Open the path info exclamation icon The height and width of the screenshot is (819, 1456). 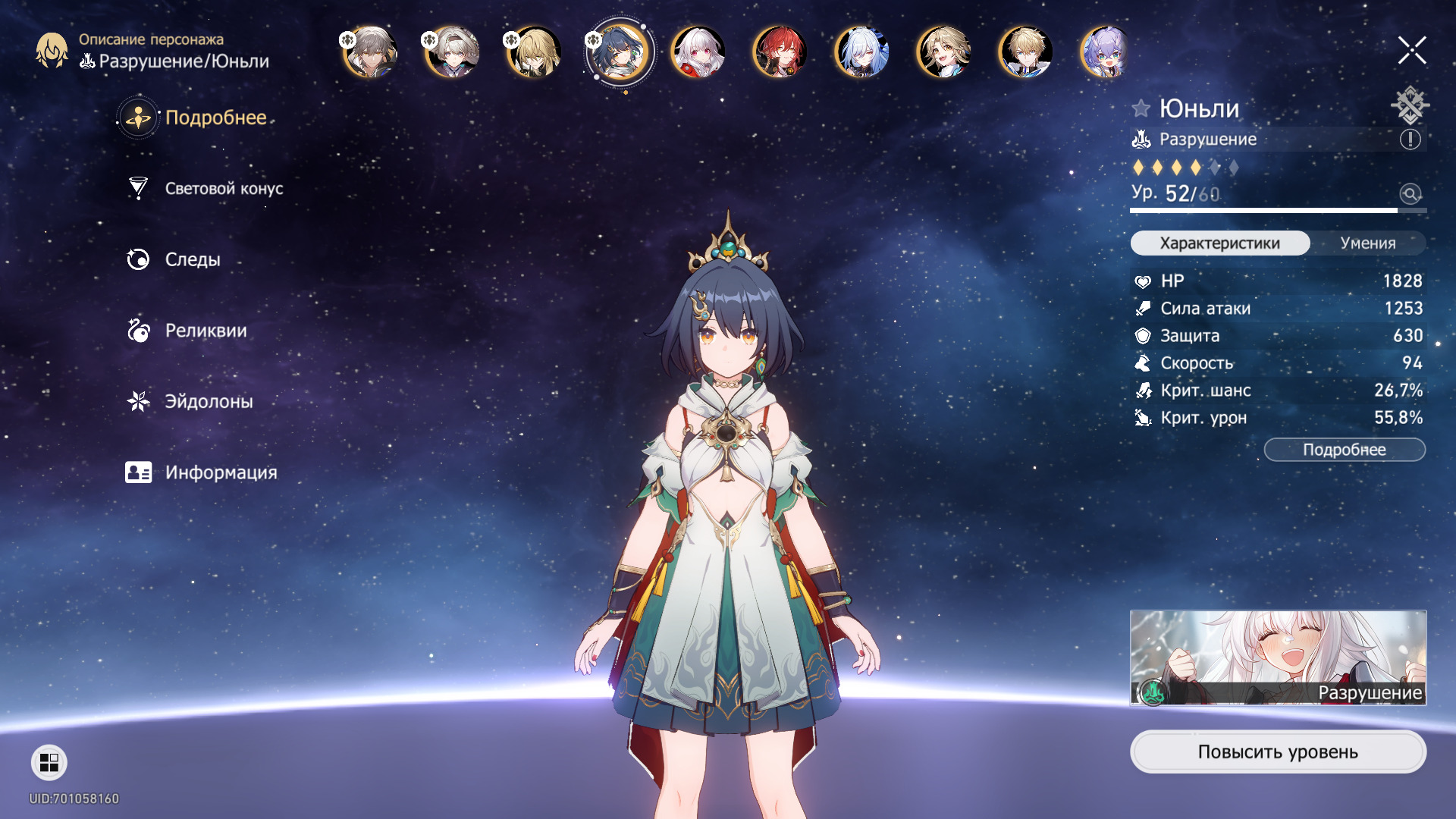1410,140
